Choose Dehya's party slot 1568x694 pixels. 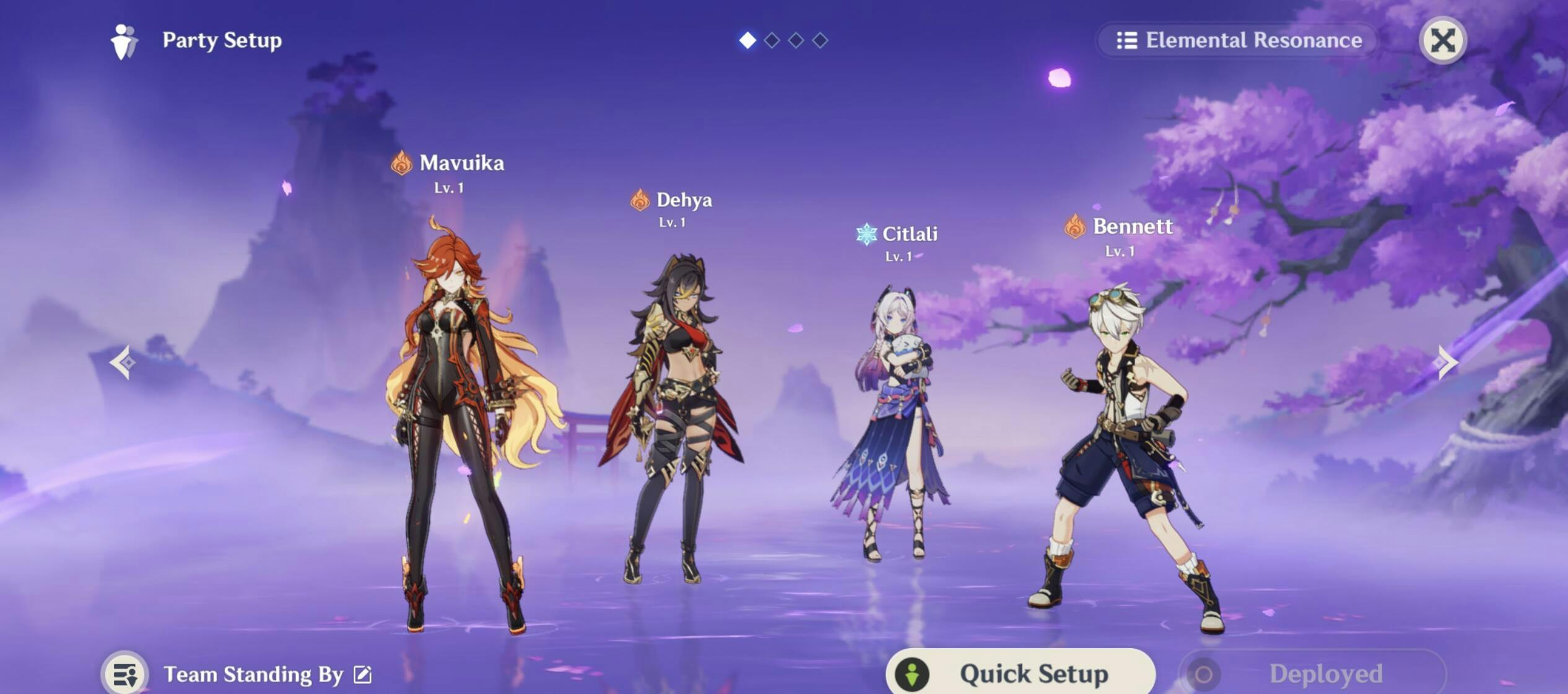click(x=672, y=421)
